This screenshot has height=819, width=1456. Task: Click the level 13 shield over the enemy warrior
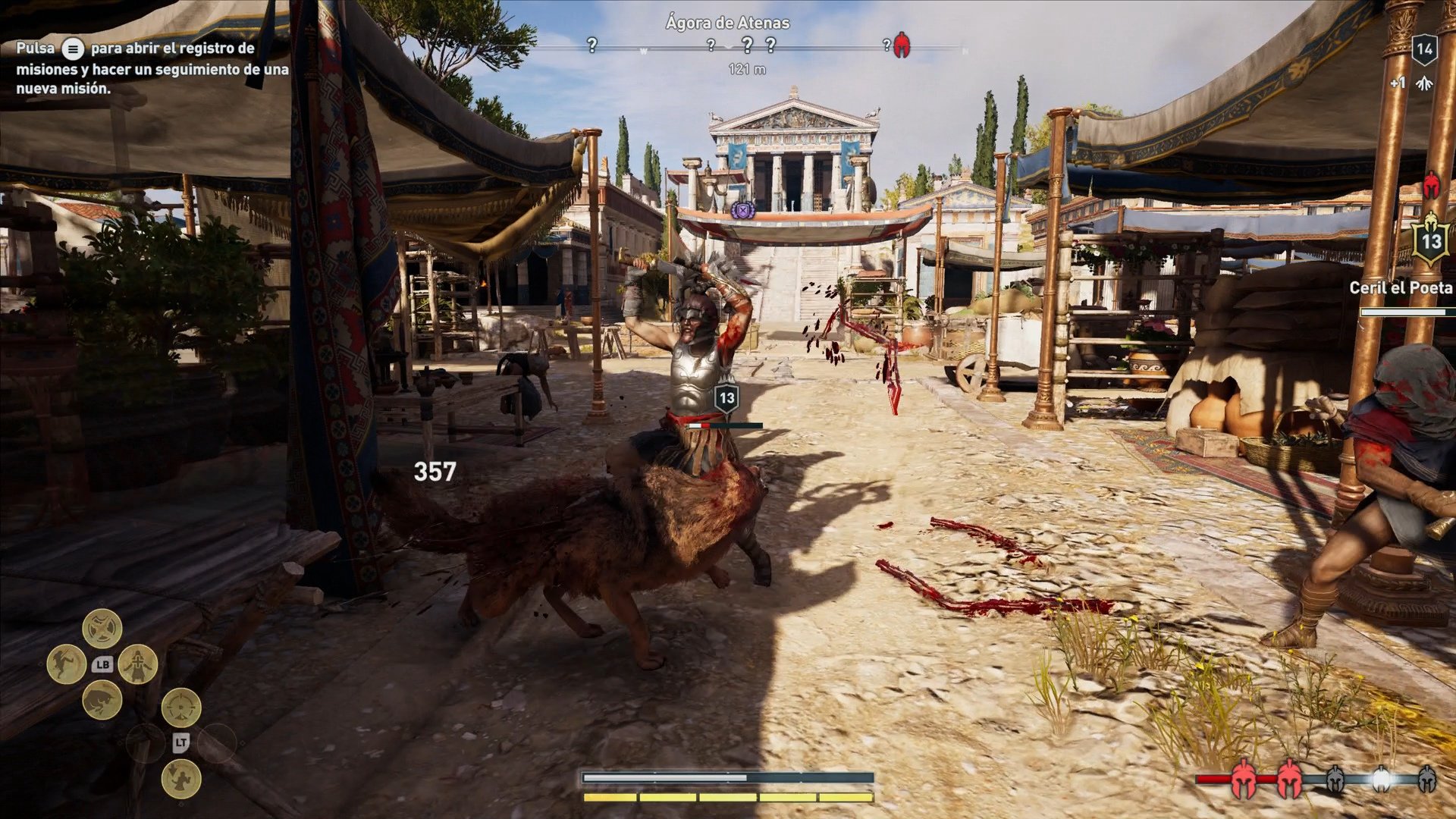click(727, 398)
